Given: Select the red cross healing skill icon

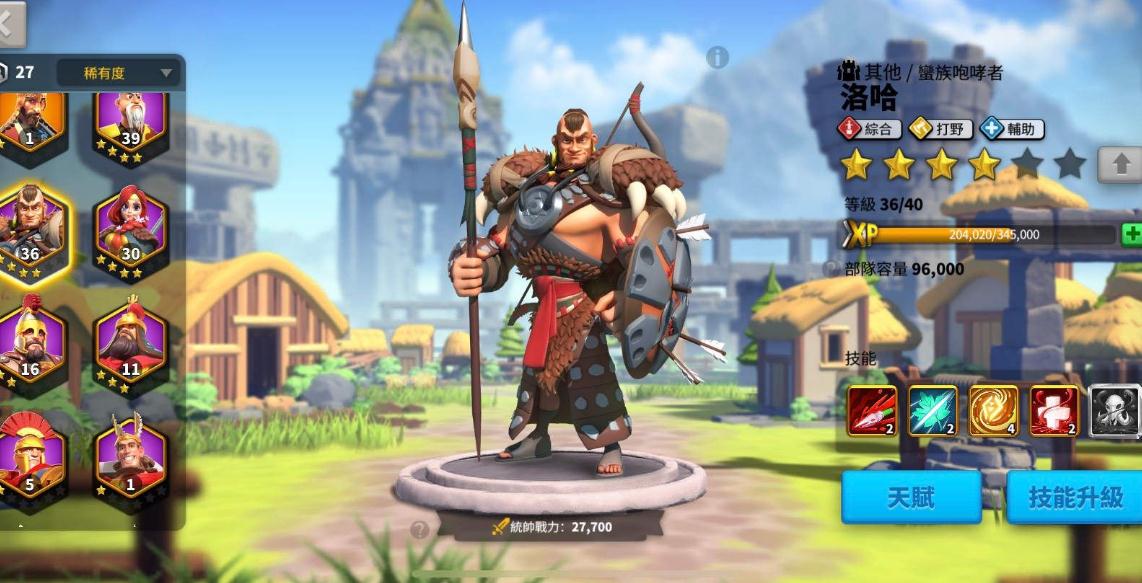Looking at the screenshot, I should tap(1054, 411).
